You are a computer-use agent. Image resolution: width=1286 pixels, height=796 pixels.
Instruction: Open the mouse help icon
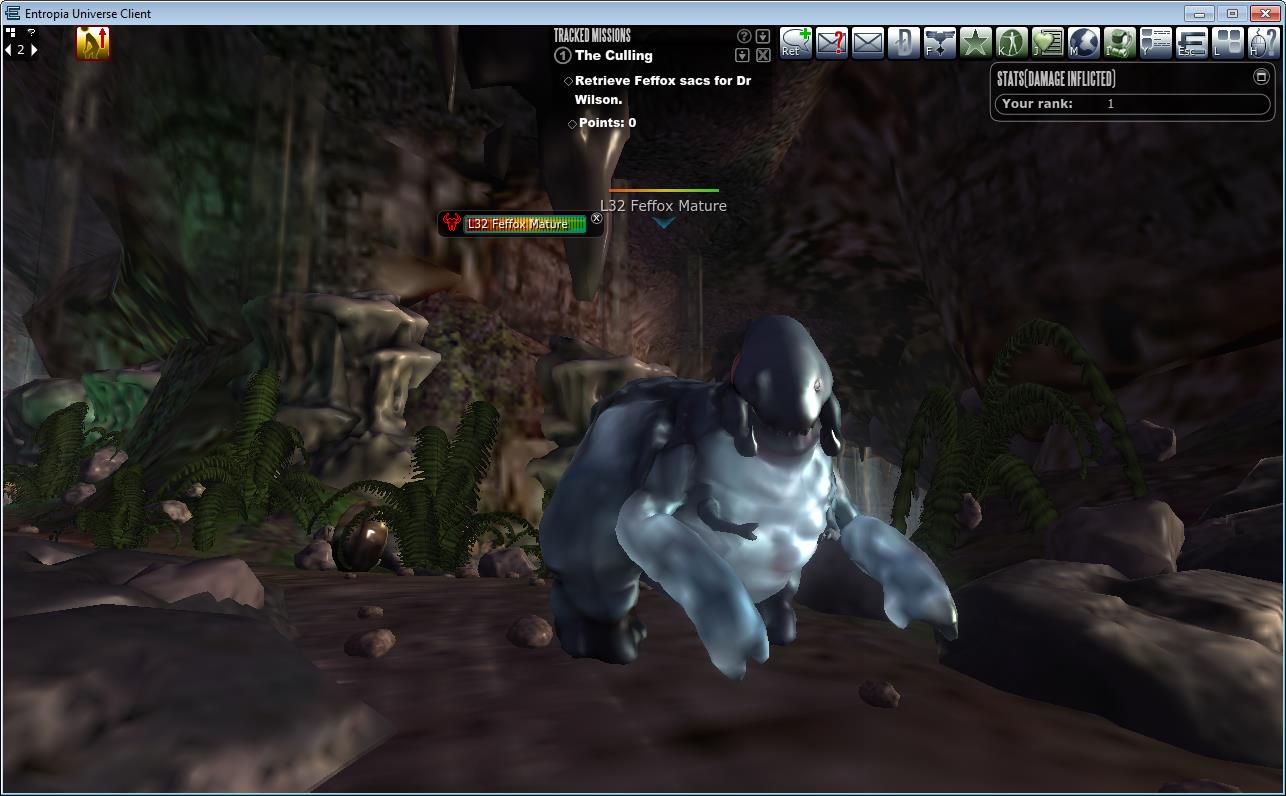[x=1262, y=43]
